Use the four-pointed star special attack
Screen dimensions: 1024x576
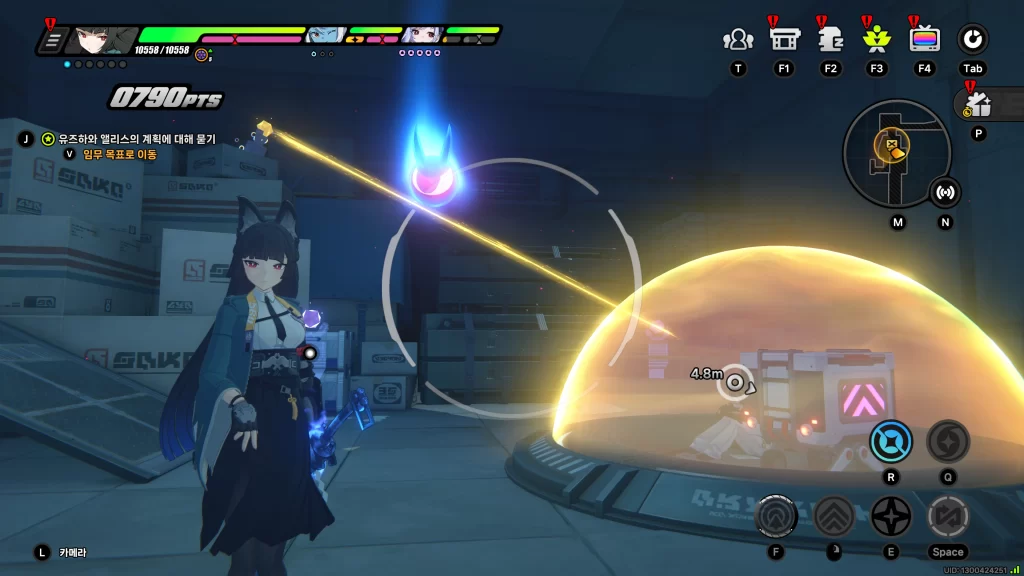pos(890,517)
